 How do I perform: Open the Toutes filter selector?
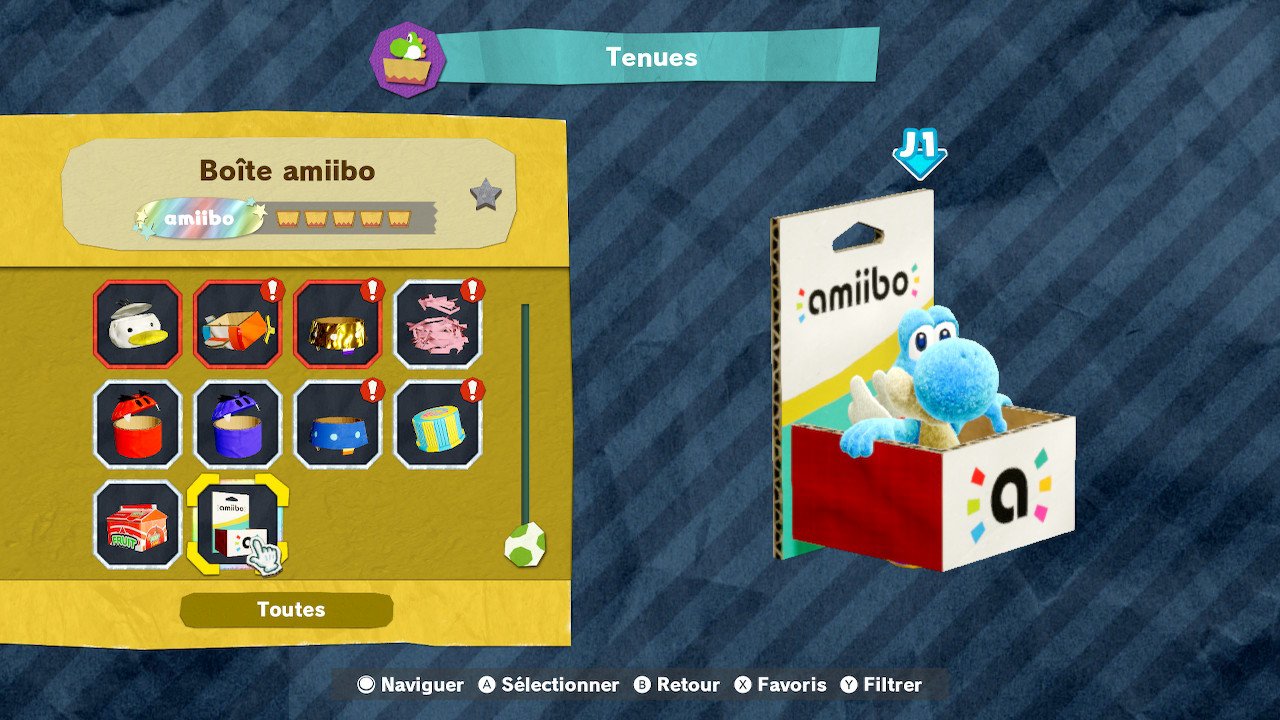click(287, 610)
